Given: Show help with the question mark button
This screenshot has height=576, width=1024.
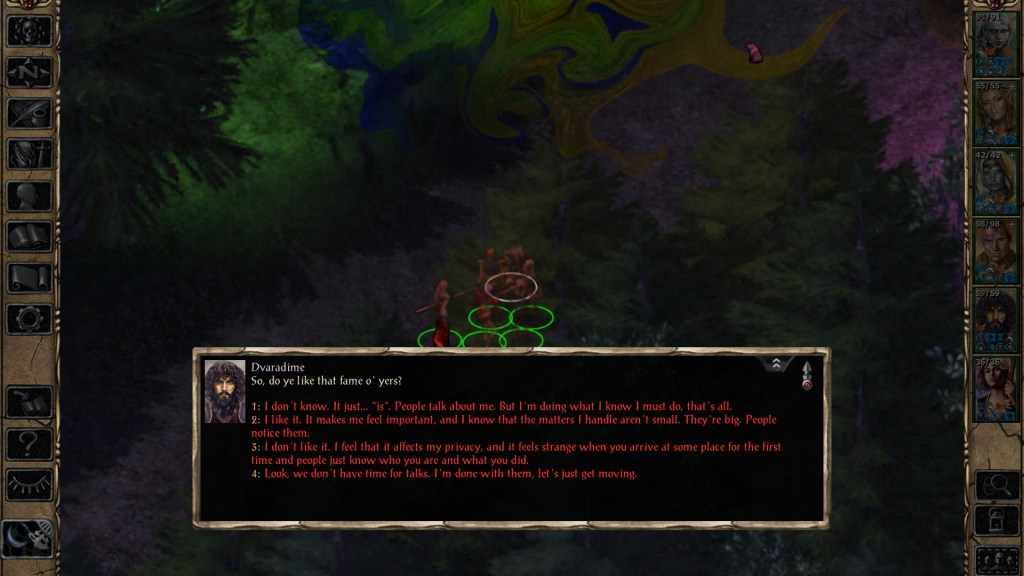Looking at the screenshot, I should pyautogui.click(x=29, y=443).
